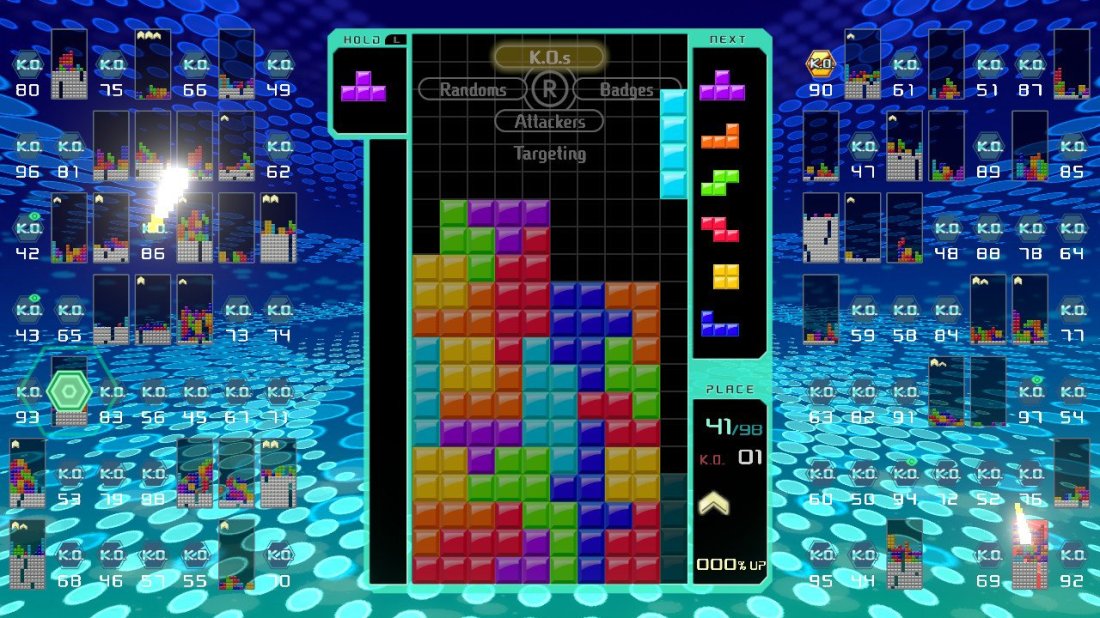Click the orange L piece in Next queue
The width and height of the screenshot is (1100, 618).
[720, 135]
